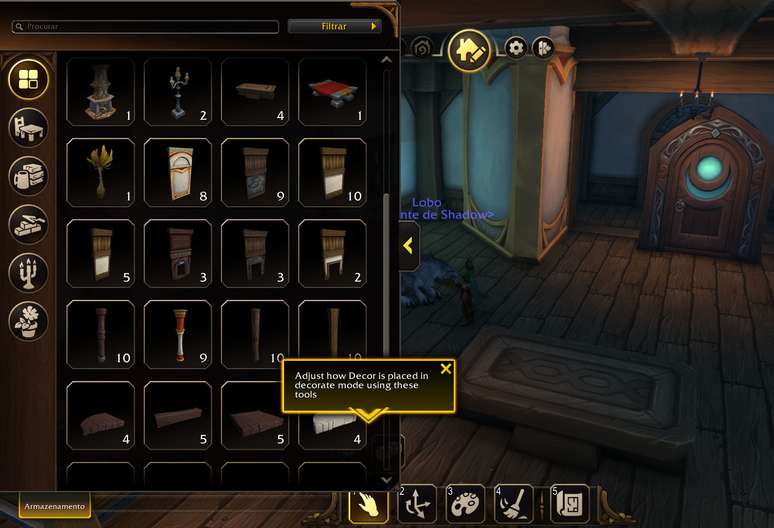774x528 pixels.
Task: Select the all-items grid category
Action: pyautogui.click(x=28, y=78)
